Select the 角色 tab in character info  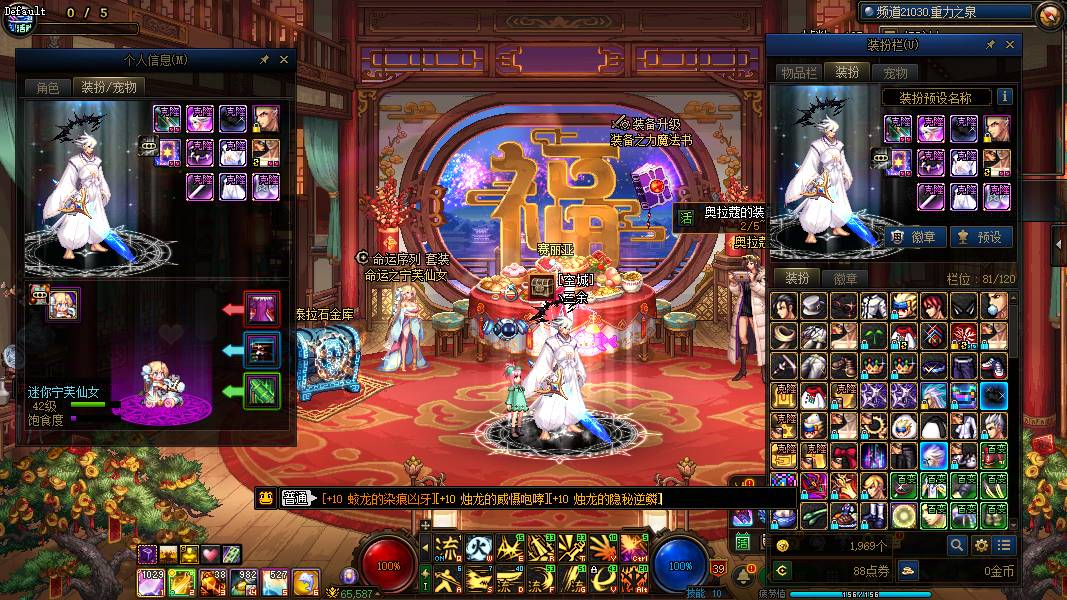(x=48, y=88)
